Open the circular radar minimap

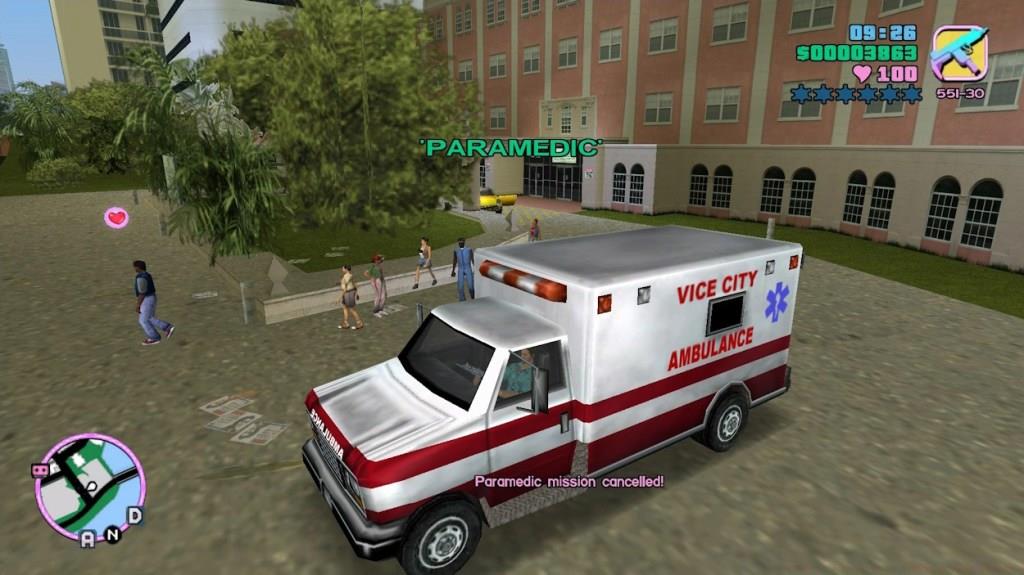[x=90, y=487]
